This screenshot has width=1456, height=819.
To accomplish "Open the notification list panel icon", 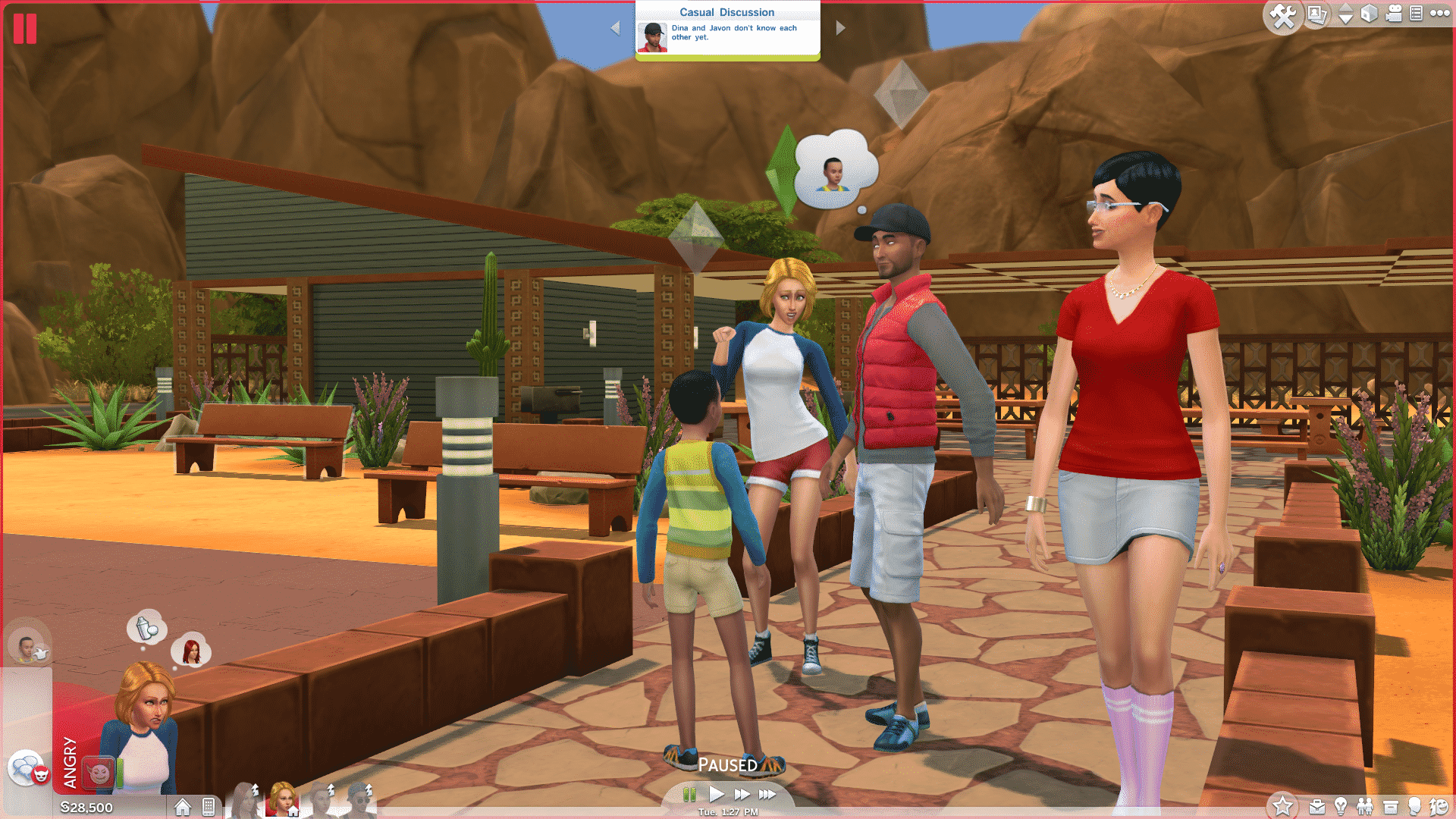I will (x=1416, y=14).
